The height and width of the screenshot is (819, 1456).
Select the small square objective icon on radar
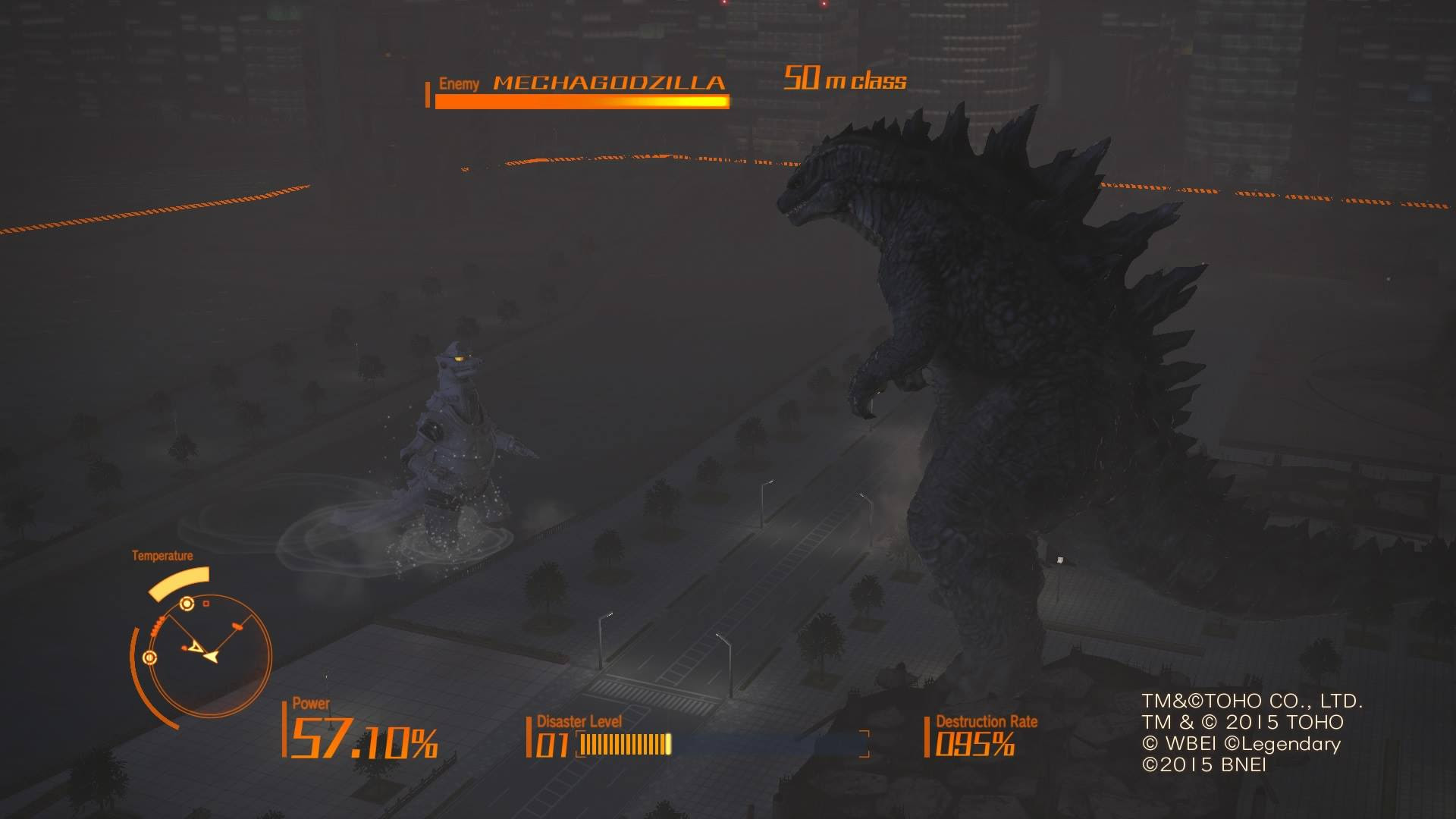point(205,603)
